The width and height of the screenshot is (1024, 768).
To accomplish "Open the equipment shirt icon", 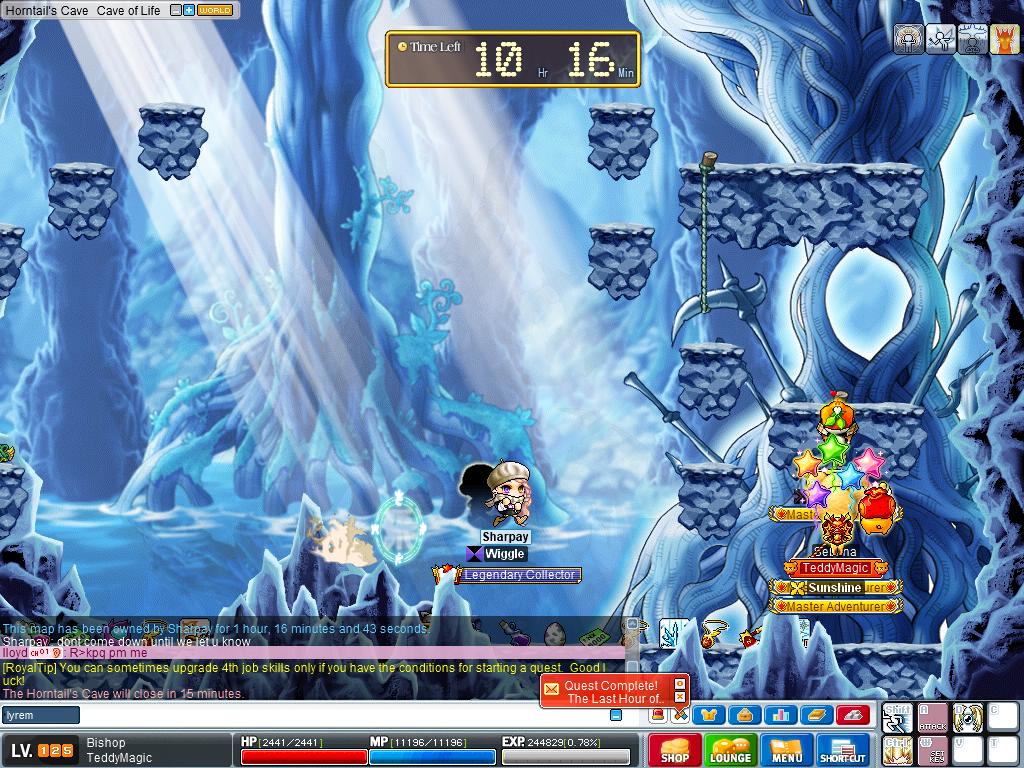I will (x=710, y=714).
